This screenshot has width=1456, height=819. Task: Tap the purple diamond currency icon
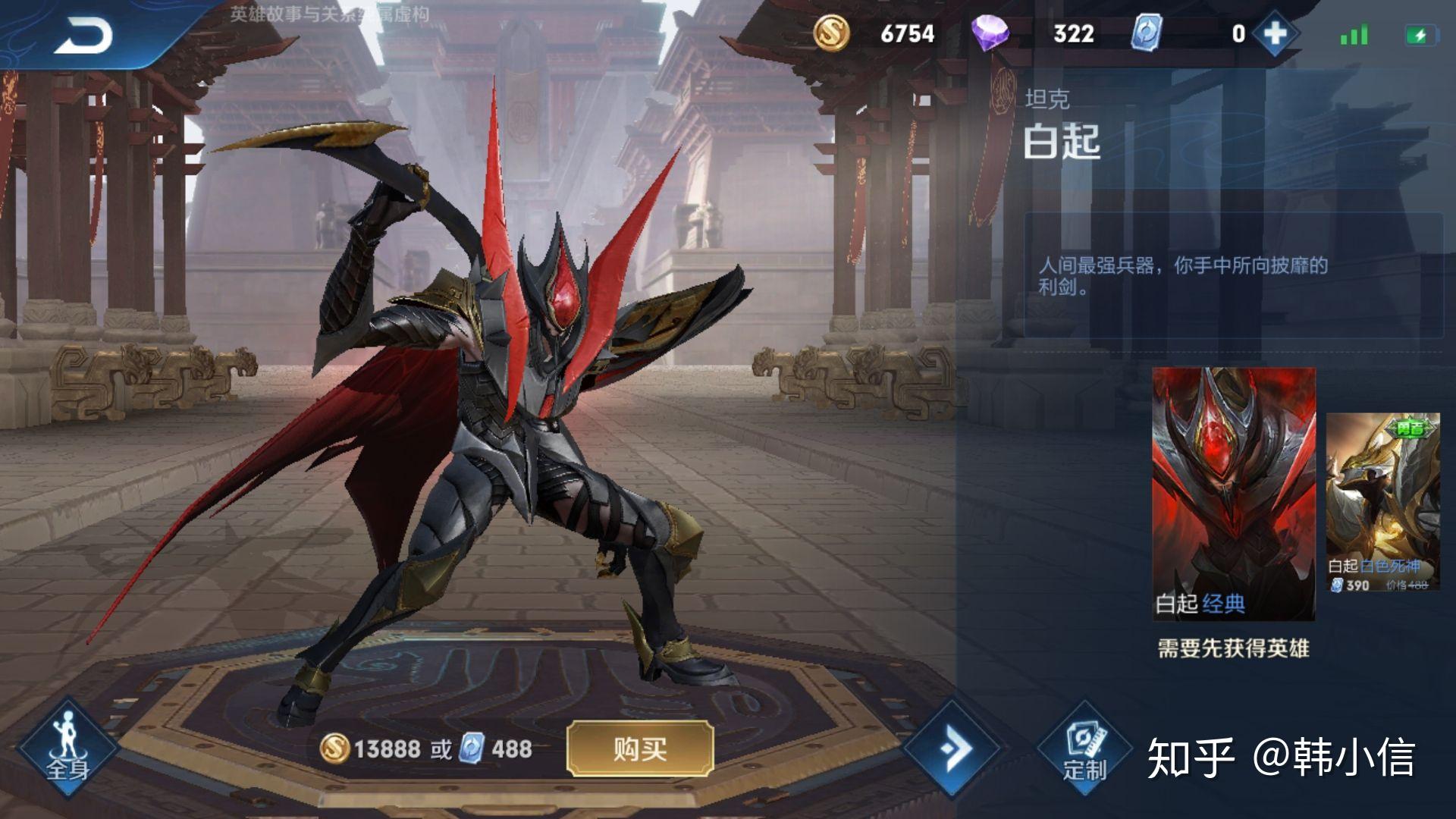click(991, 33)
